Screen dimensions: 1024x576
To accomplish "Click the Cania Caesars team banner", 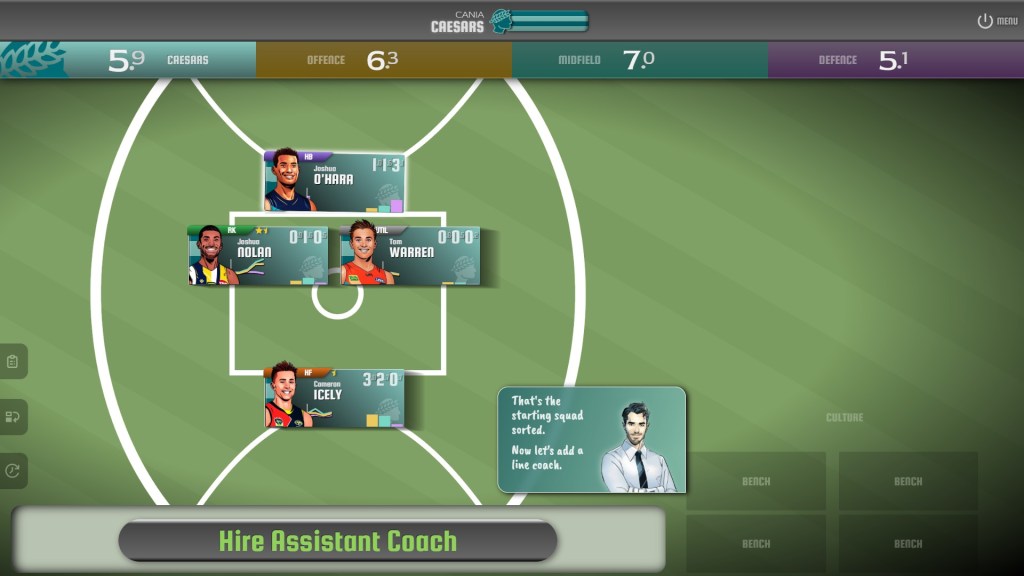I will tap(510, 21).
